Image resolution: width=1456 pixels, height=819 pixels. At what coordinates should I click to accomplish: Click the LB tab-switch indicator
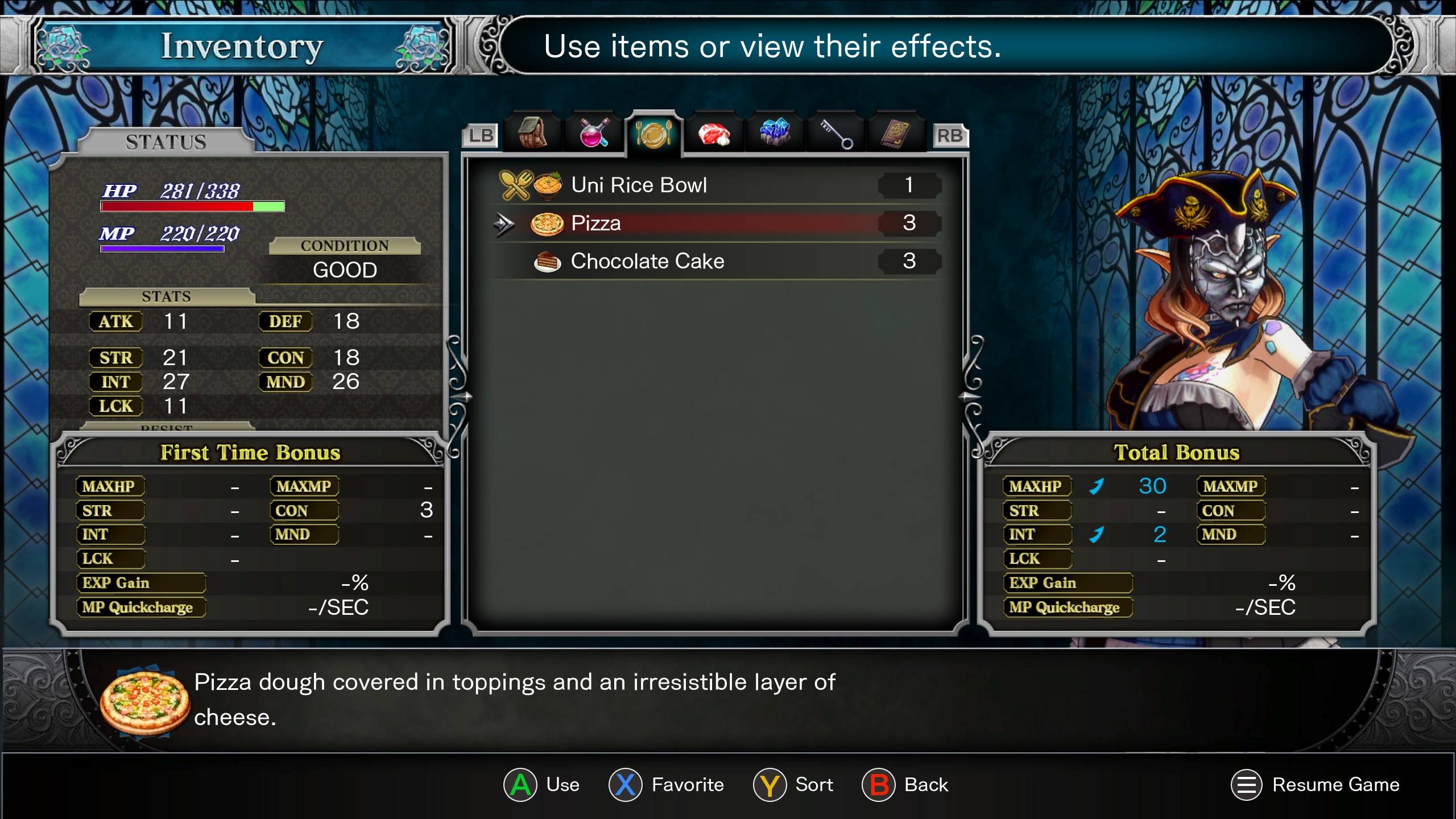[x=481, y=135]
